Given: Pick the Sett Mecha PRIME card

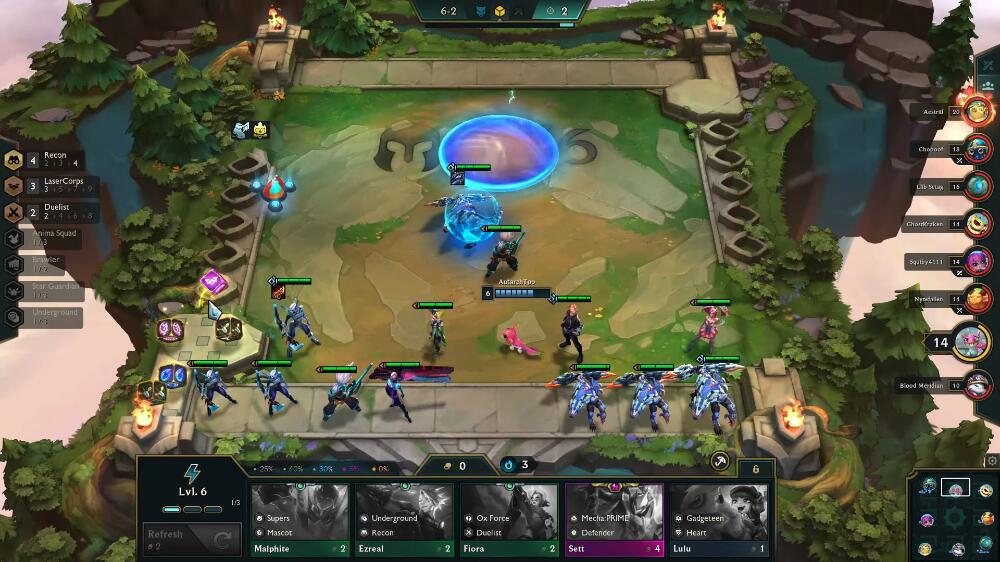Looking at the screenshot, I should (614, 520).
